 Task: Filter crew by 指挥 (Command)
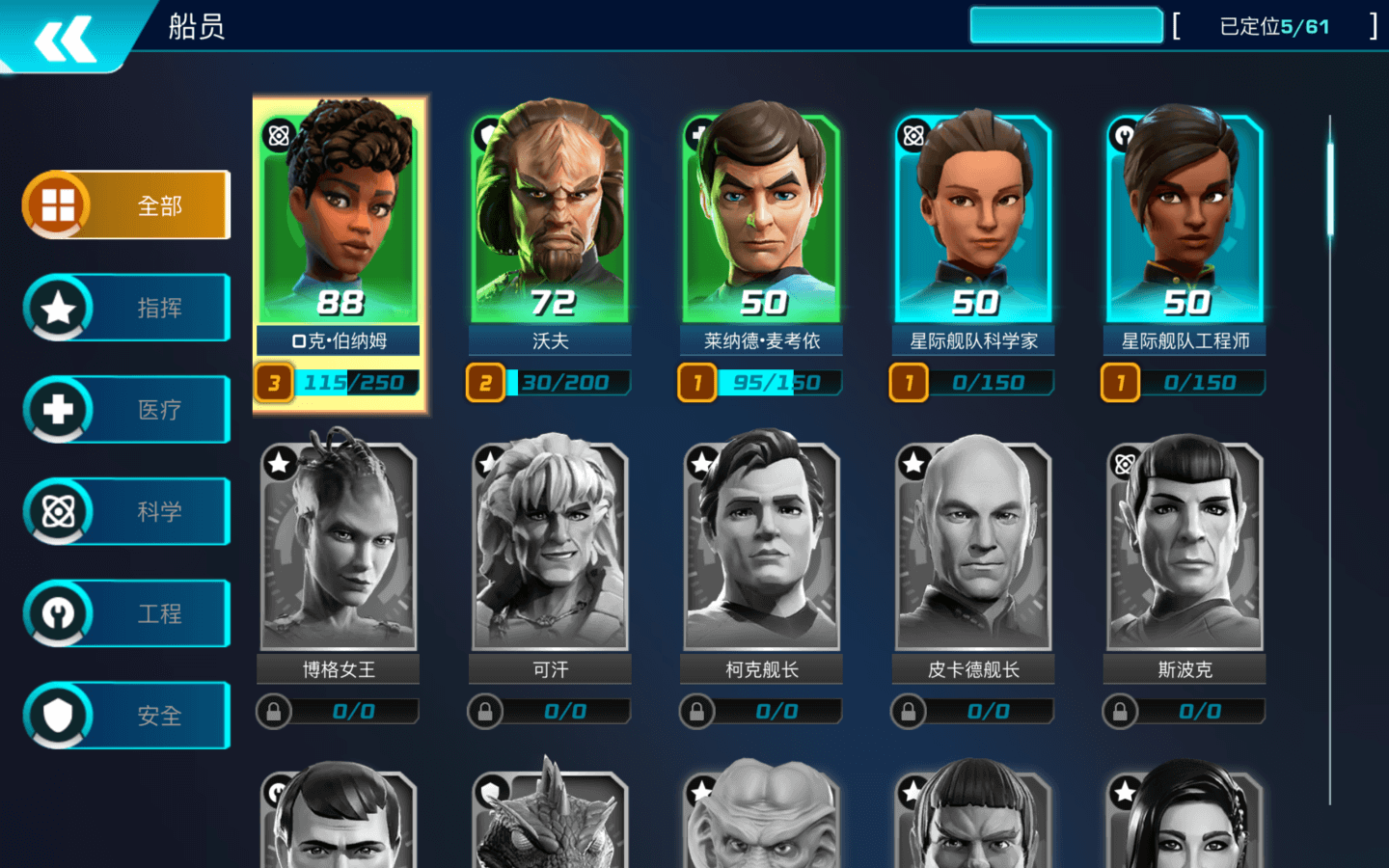click(127, 308)
